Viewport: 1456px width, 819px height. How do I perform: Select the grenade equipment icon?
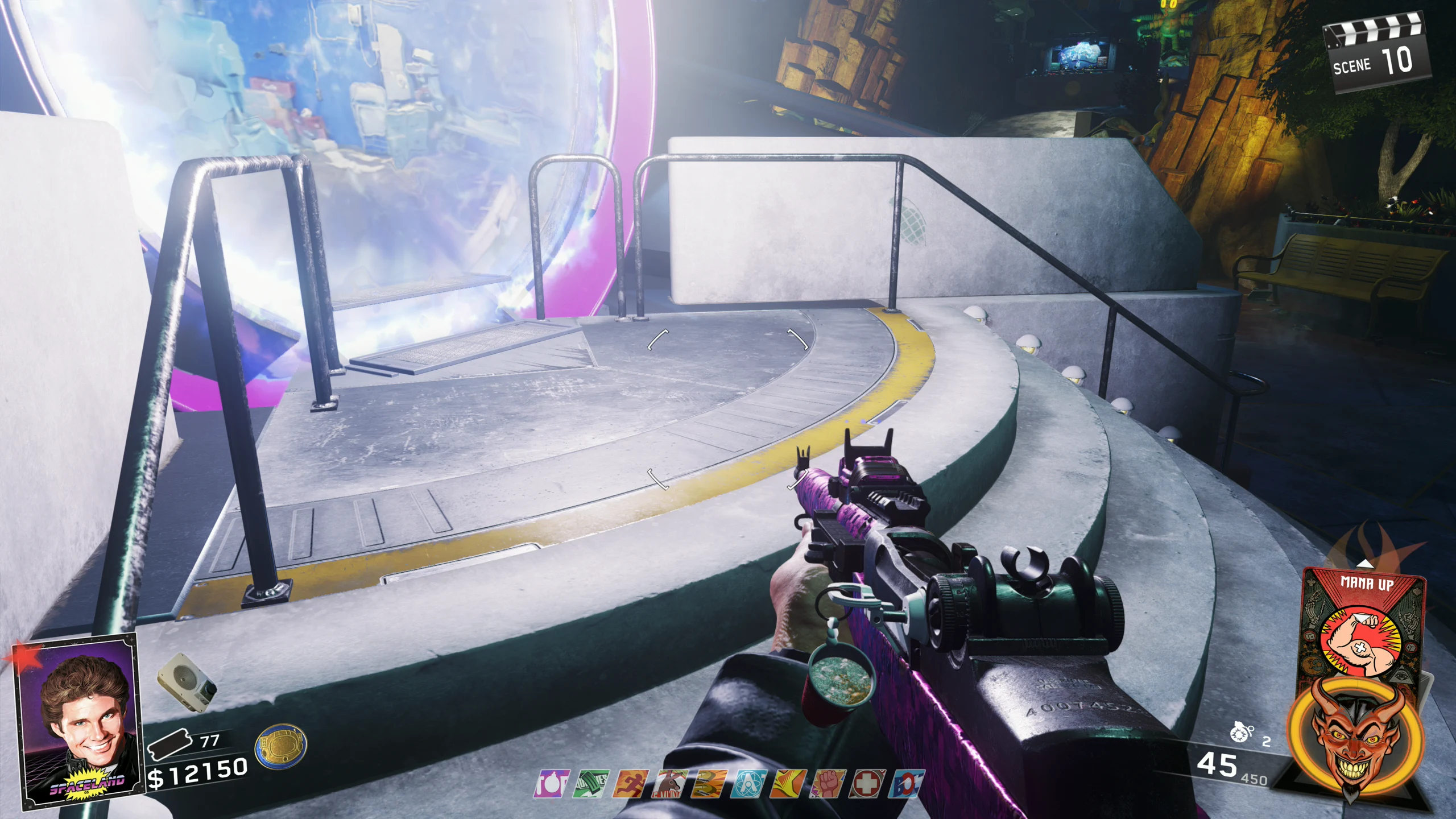pos(1241,734)
